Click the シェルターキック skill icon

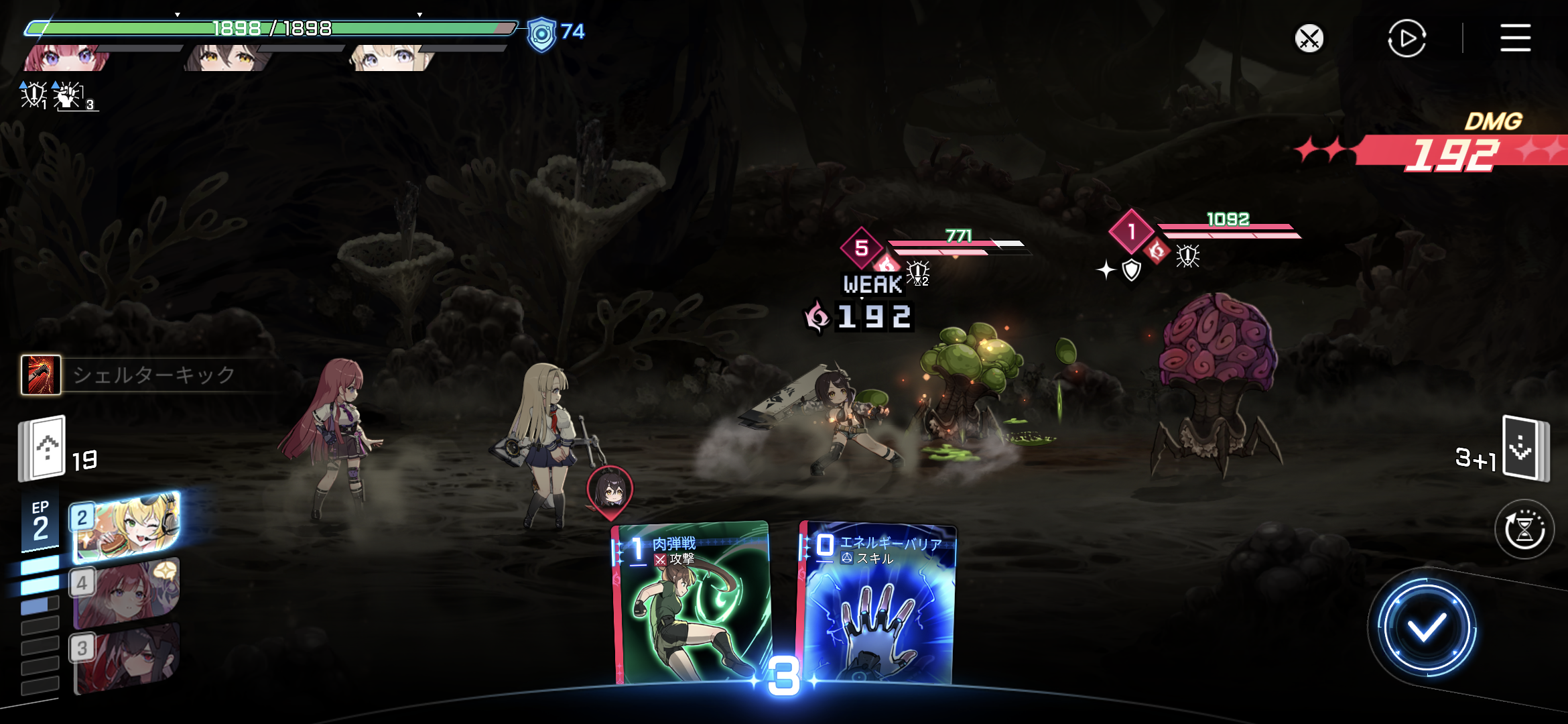tap(42, 375)
